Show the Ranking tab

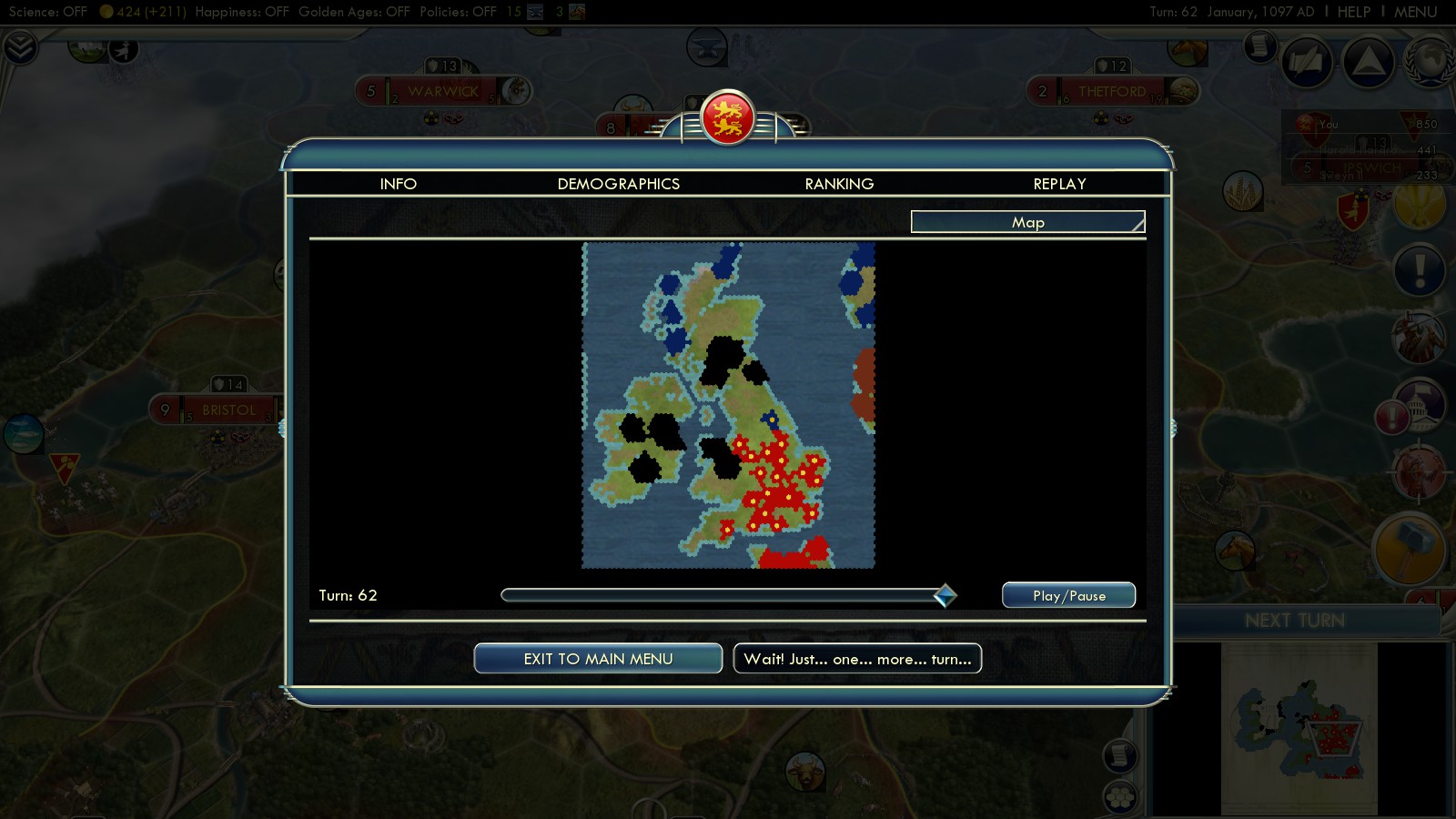point(839,184)
